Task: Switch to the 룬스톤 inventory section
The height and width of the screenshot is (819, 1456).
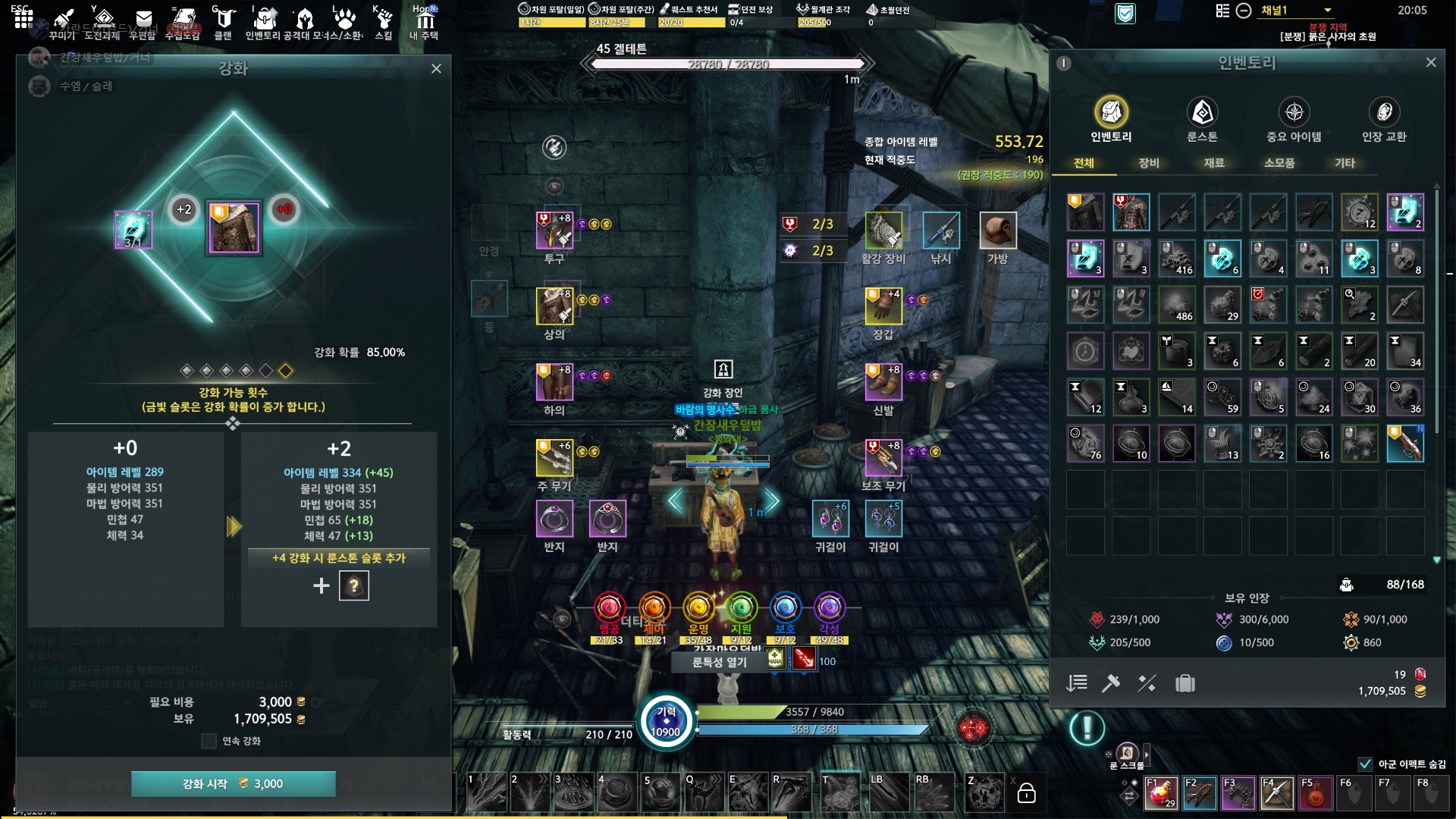Action: 1202,121
